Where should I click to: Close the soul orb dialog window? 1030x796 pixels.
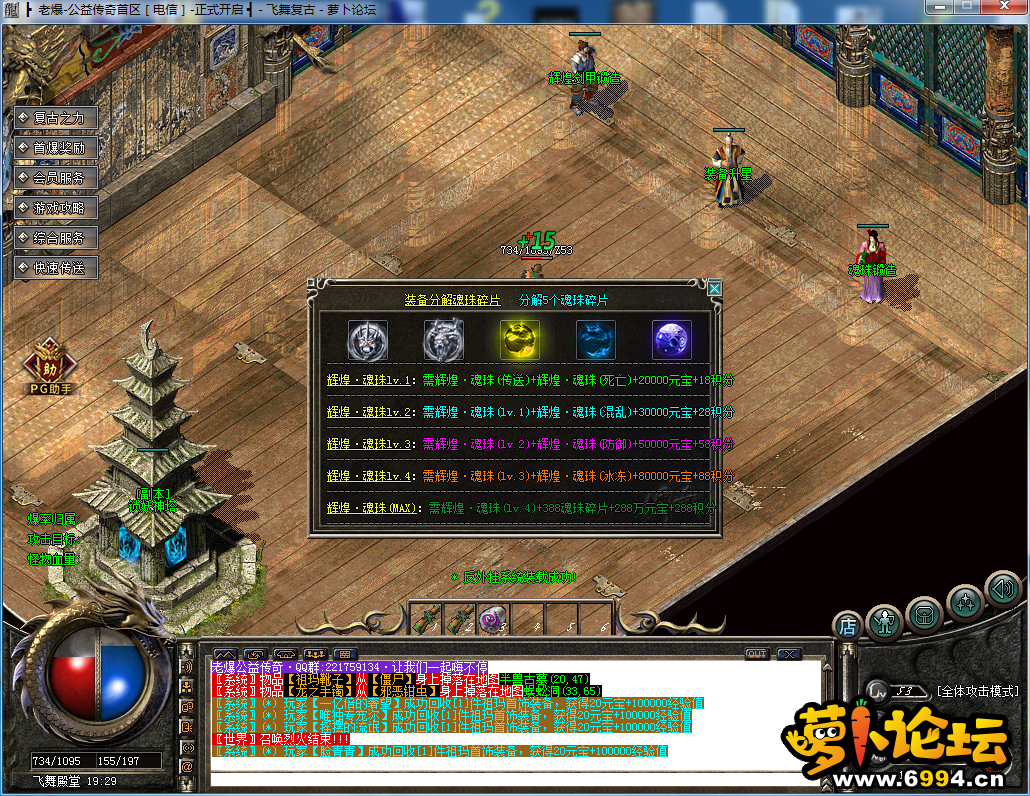pyautogui.click(x=714, y=288)
